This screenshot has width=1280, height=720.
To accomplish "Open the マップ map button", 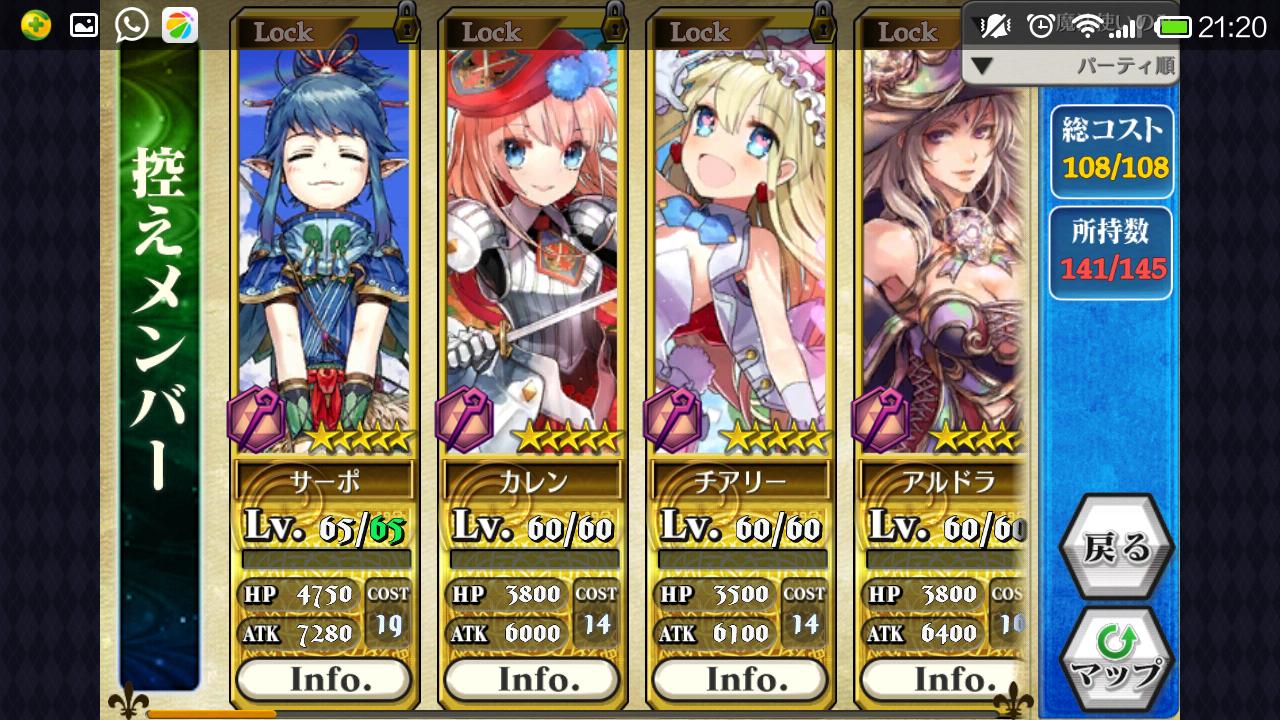I will (1115, 660).
